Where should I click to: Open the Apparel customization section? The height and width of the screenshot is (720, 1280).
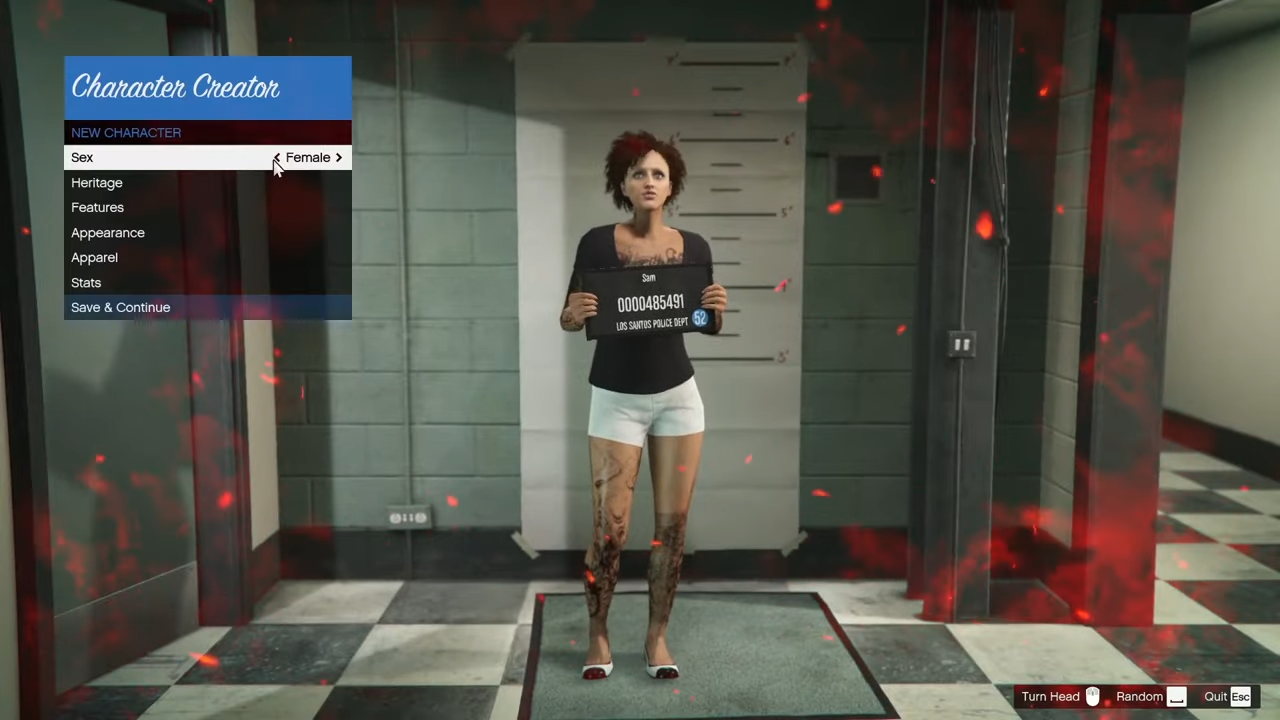pos(94,257)
